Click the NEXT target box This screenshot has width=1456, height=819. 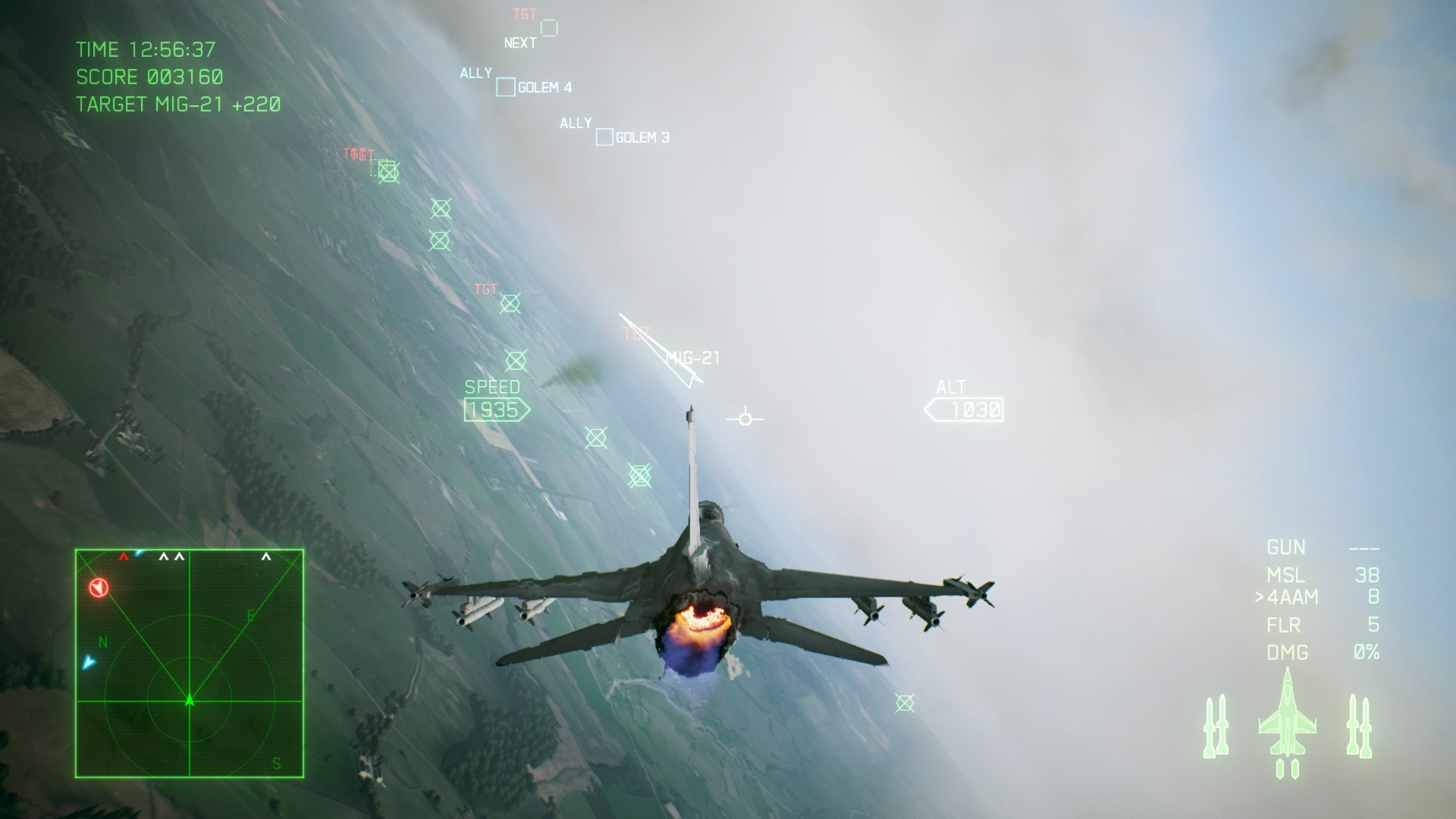(x=549, y=29)
